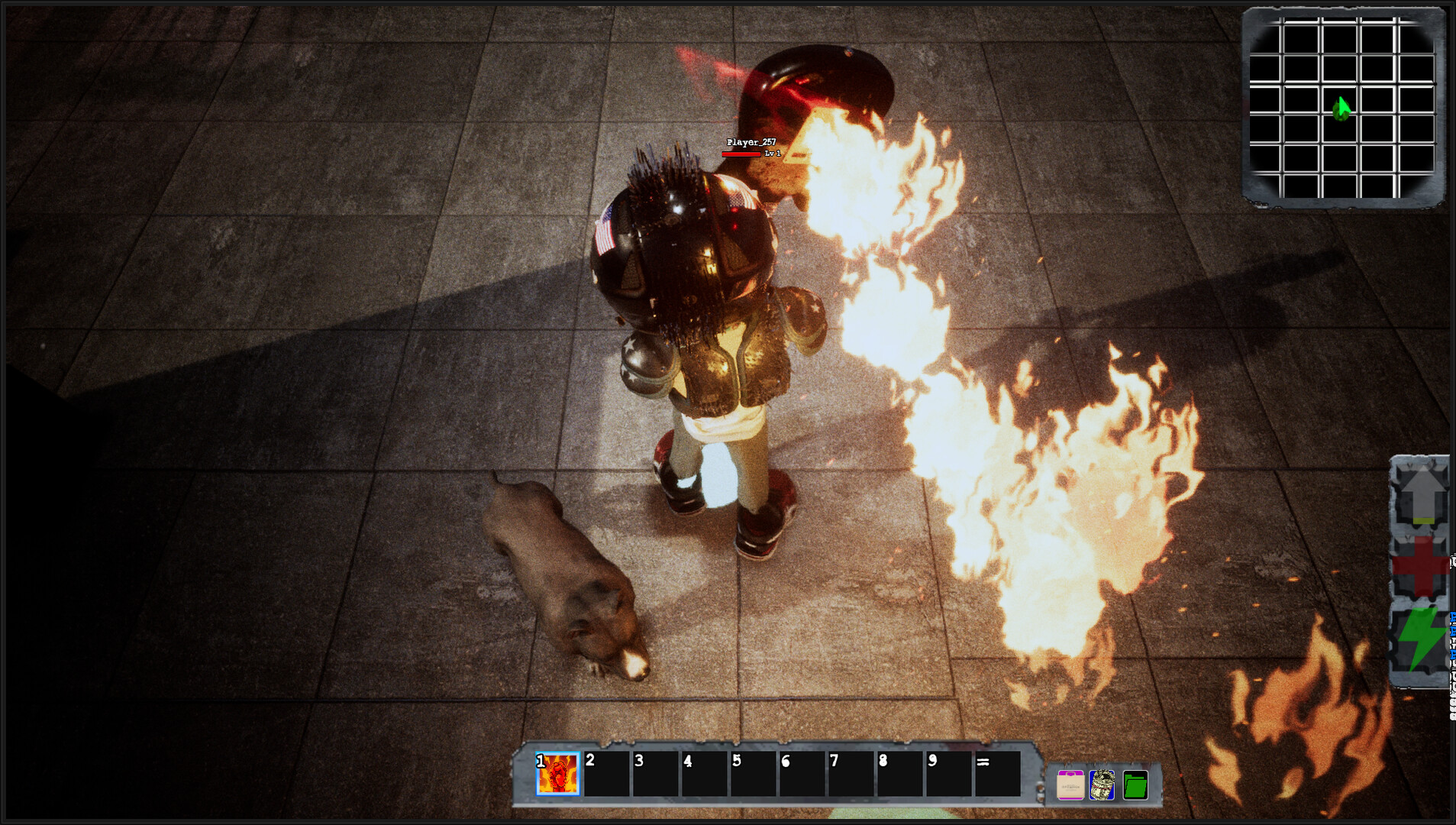Click the grid minimap
This screenshot has width=1456, height=825.
[x=1342, y=108]
